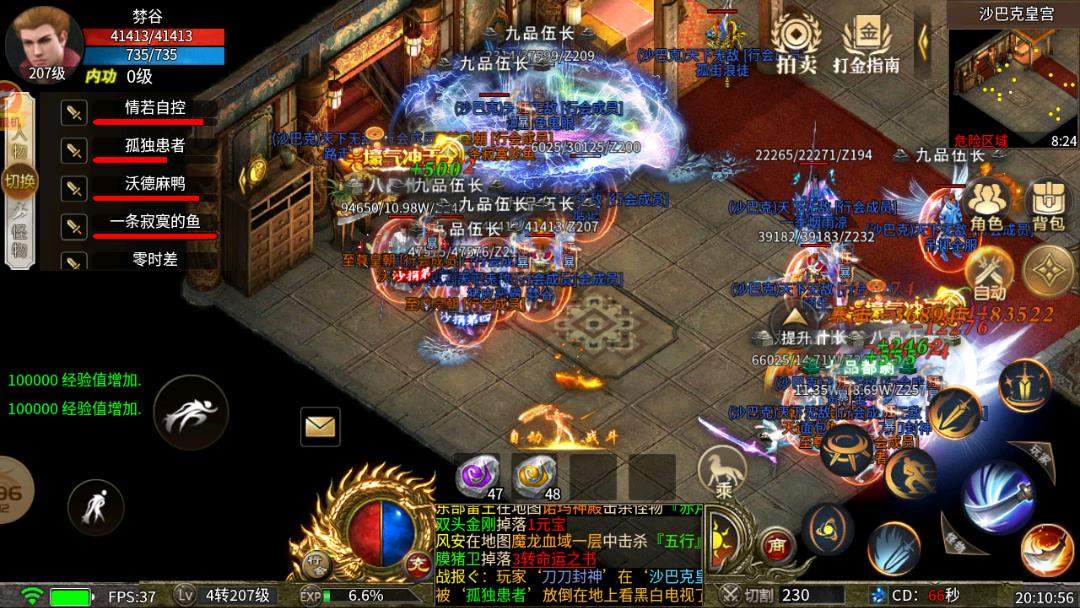The height and width of the screenshot is (608, 1080).
Task: Use the purple stone item slot with 47
Action: (478, 477)
